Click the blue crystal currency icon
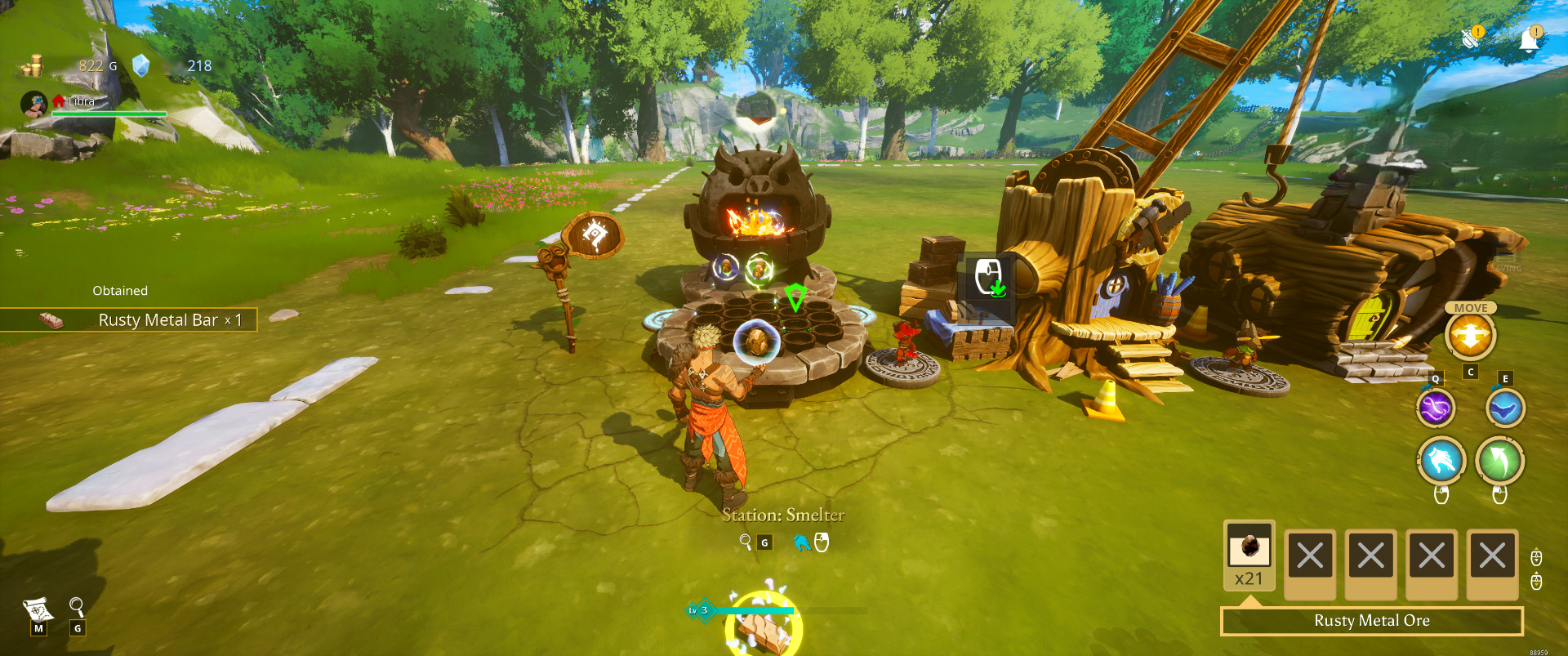The height and width of the screenshot is (656, 1568). (x=141, y=65)
